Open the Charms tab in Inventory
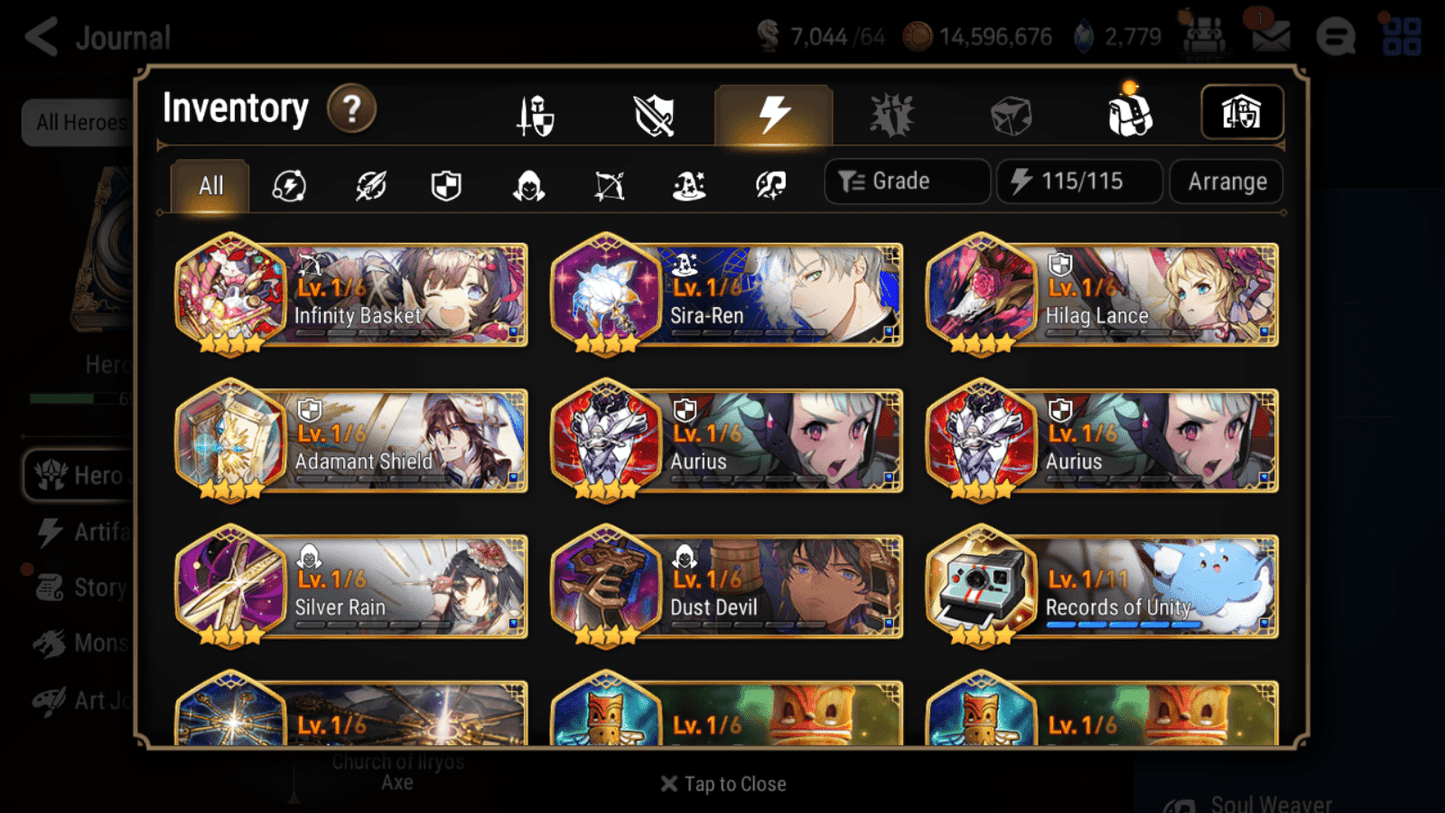1445x813 pixels. (892, 113)
